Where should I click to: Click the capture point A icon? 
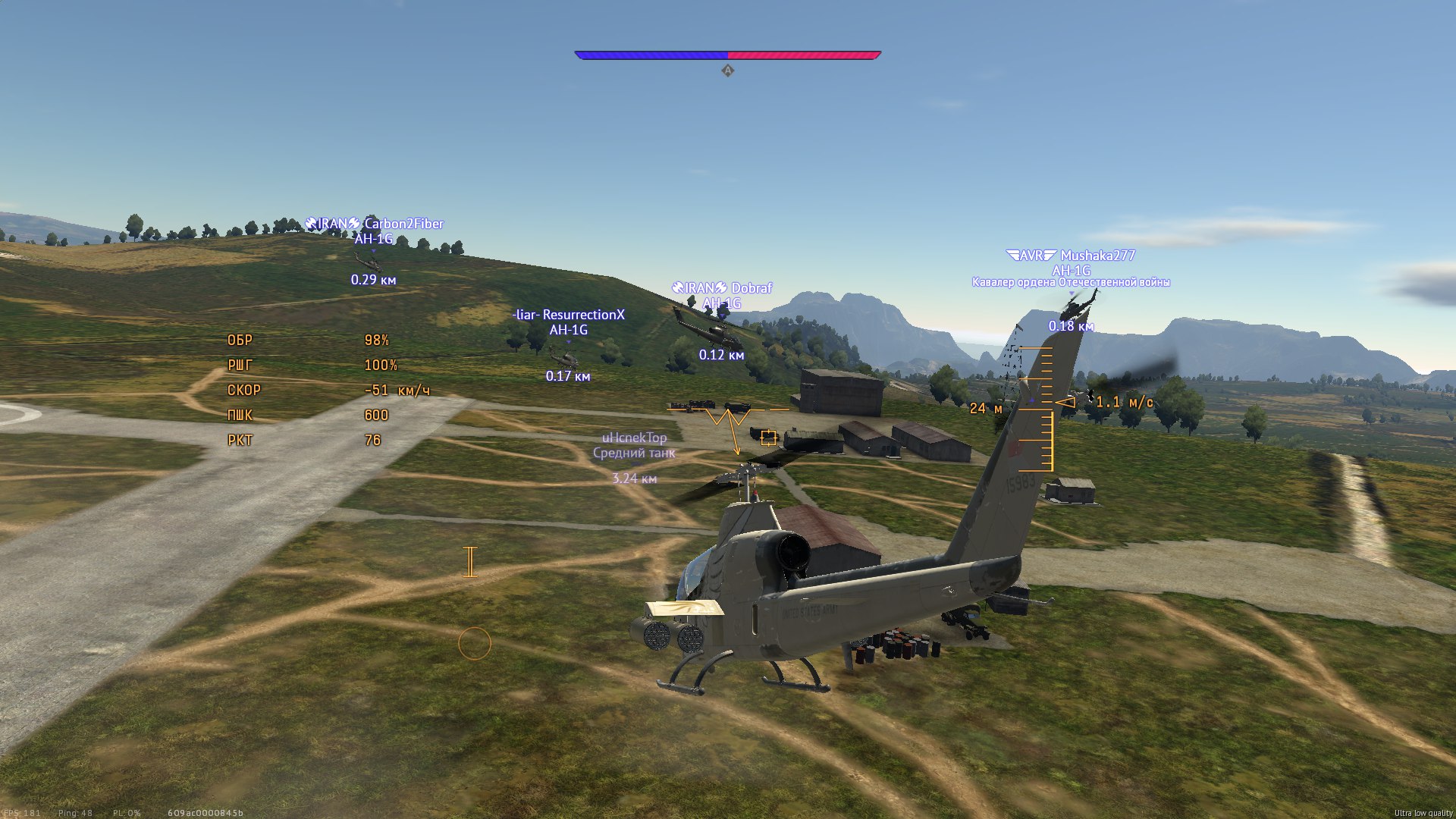click(x=727, y=71)
